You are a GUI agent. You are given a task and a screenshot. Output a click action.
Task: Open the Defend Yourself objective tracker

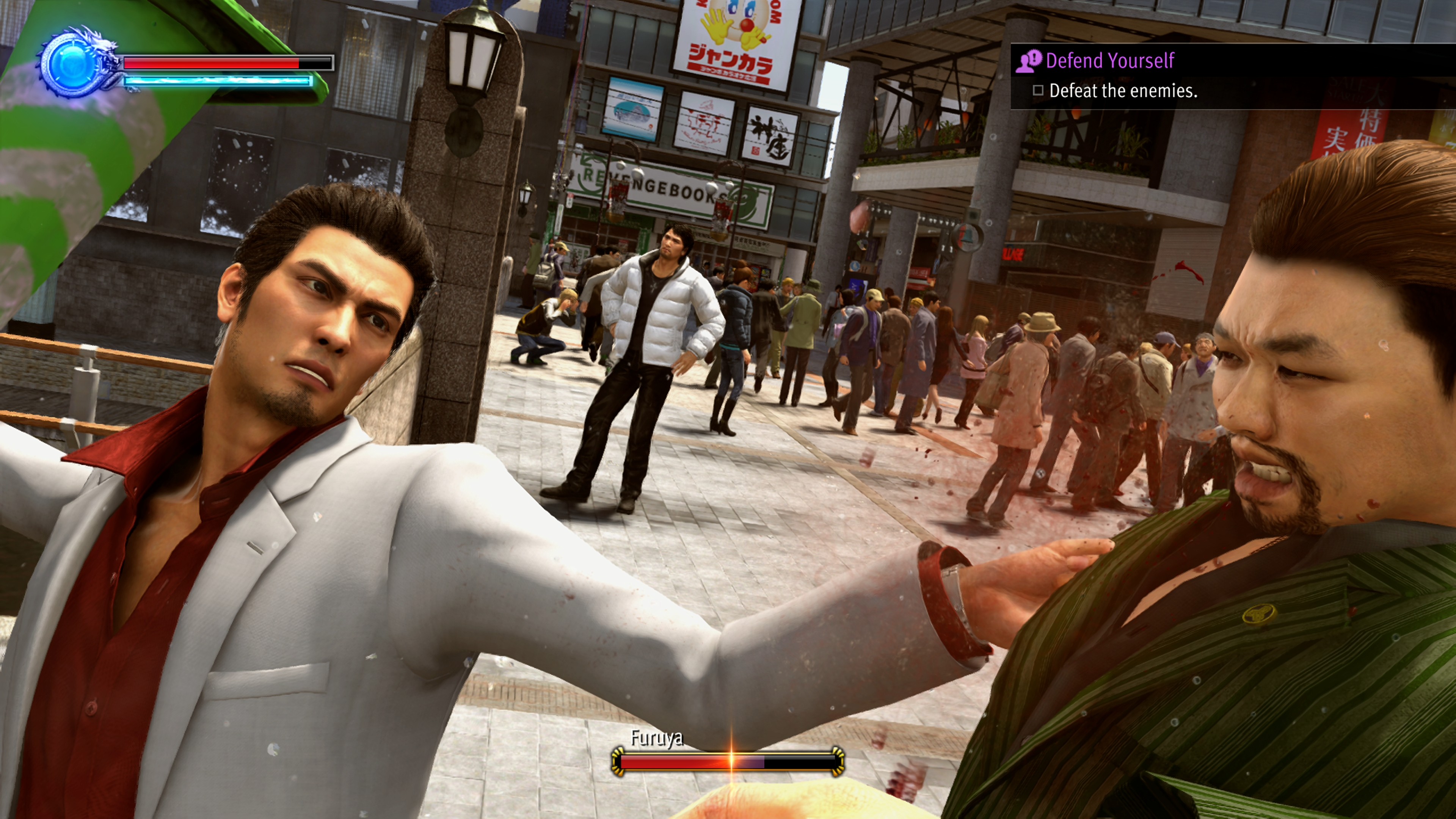tap(1109, 61)
